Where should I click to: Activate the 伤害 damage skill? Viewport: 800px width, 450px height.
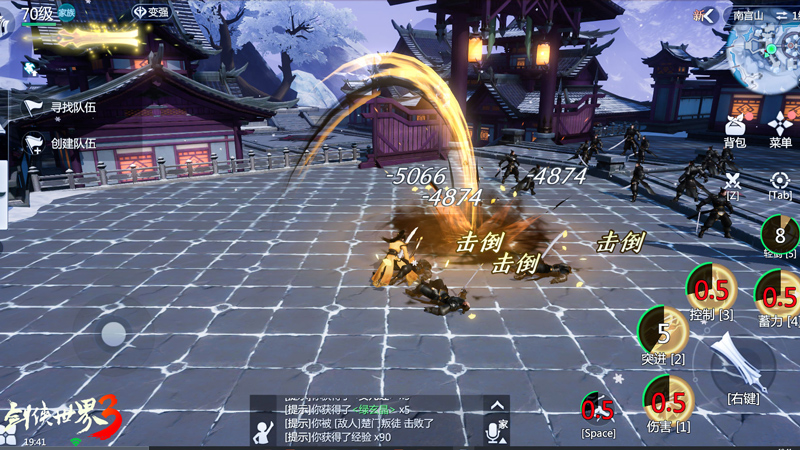[x=668, y=401]
